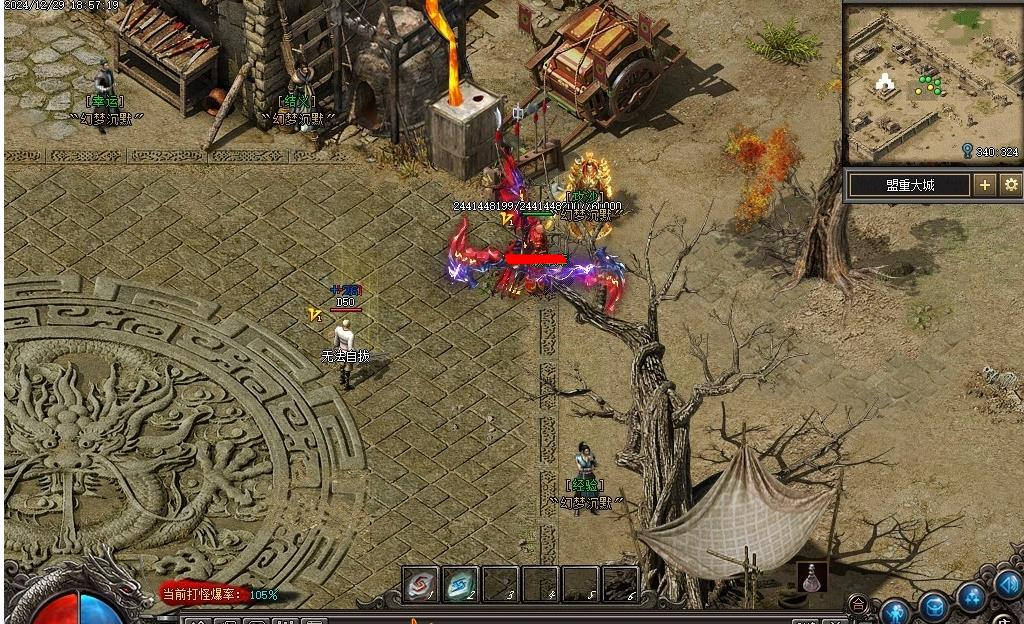Open the bag cube orb icon
This screenshot has width=1024, height=624.
coord(934,606)
